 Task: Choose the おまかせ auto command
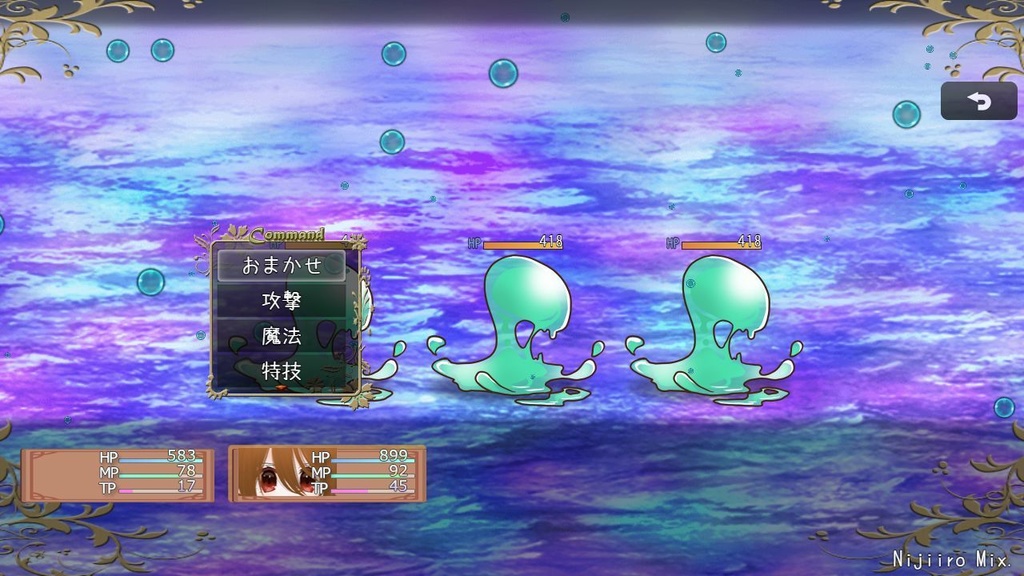282,266
